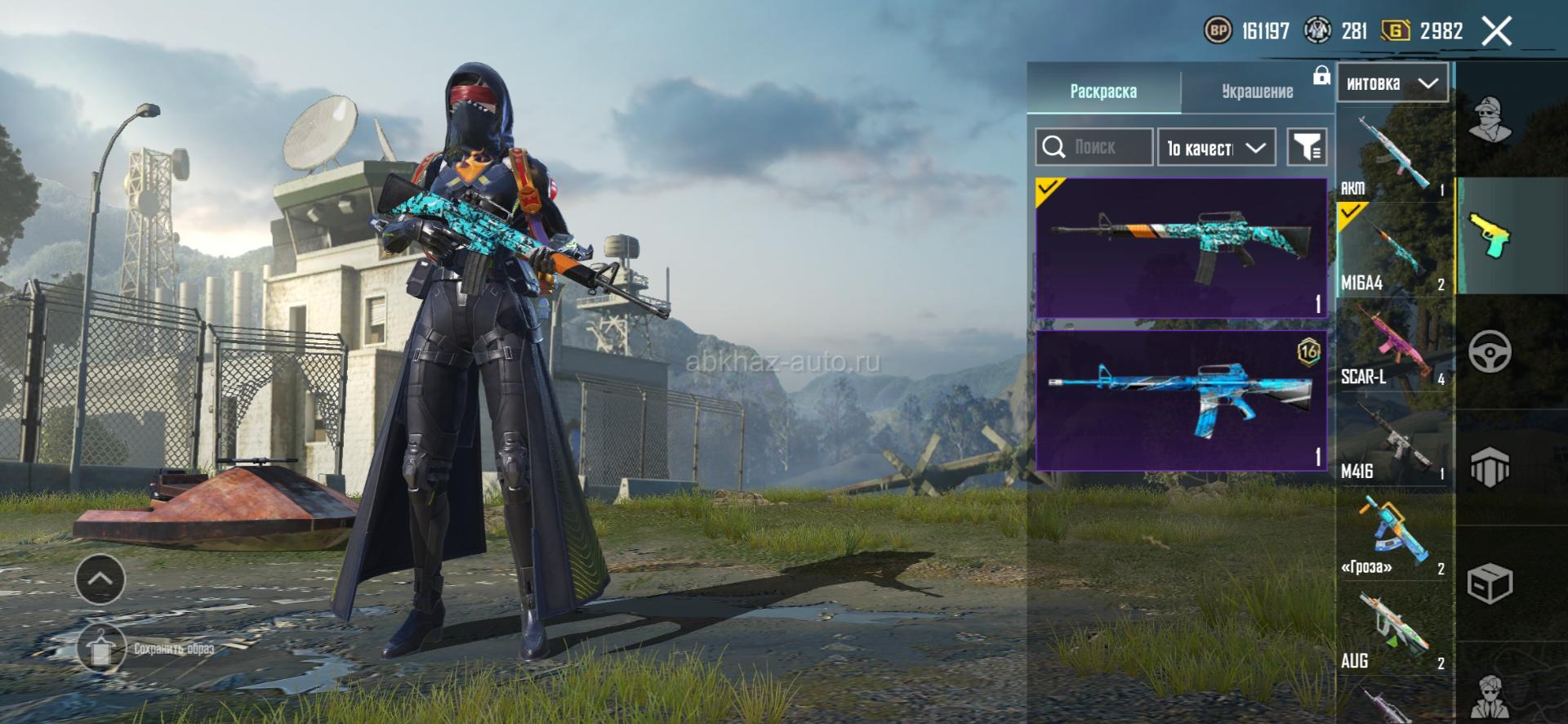
Task: Select «Гроза» in weapon list
Action: point(1394,535)
